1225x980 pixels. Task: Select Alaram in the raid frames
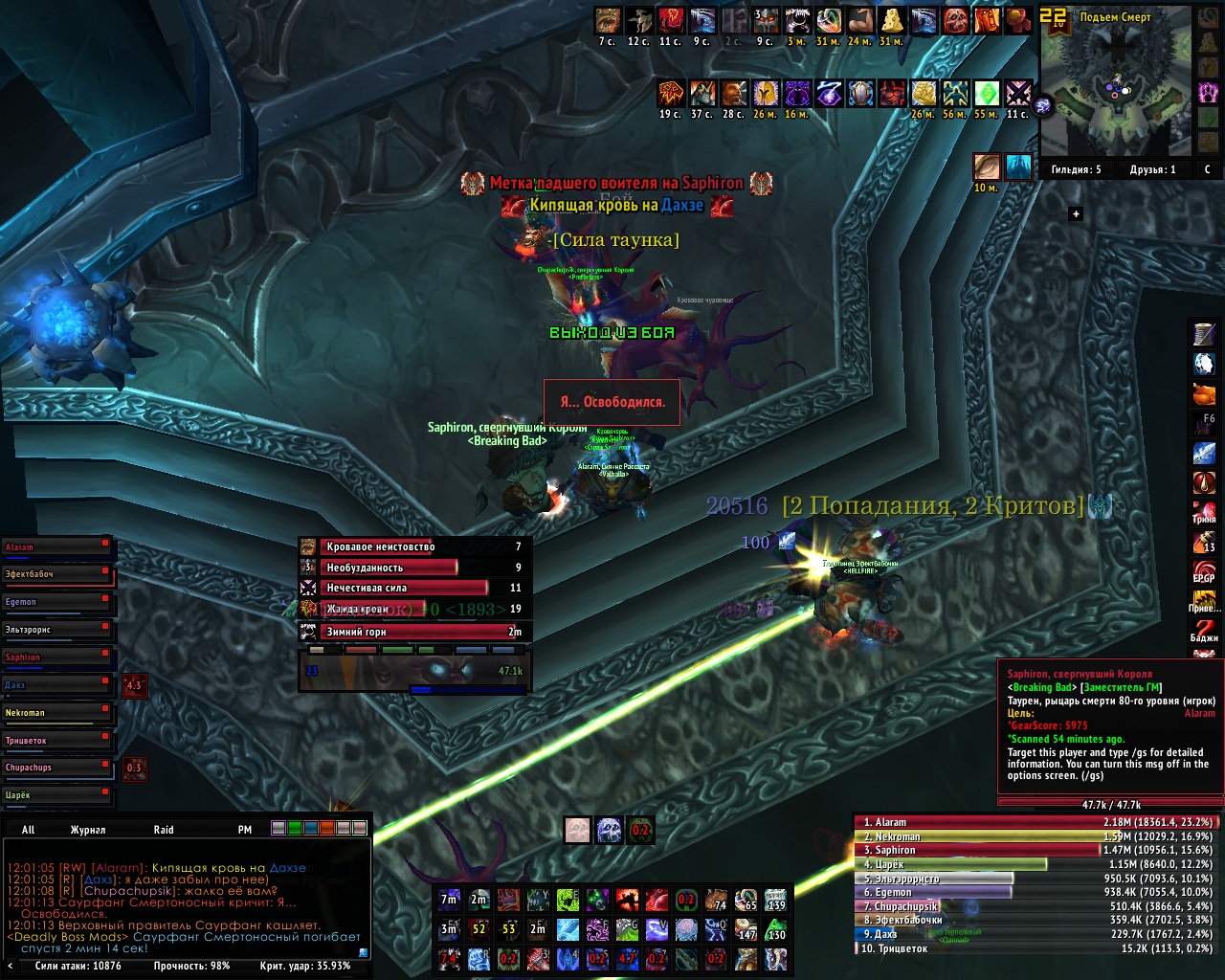(57, 548)
